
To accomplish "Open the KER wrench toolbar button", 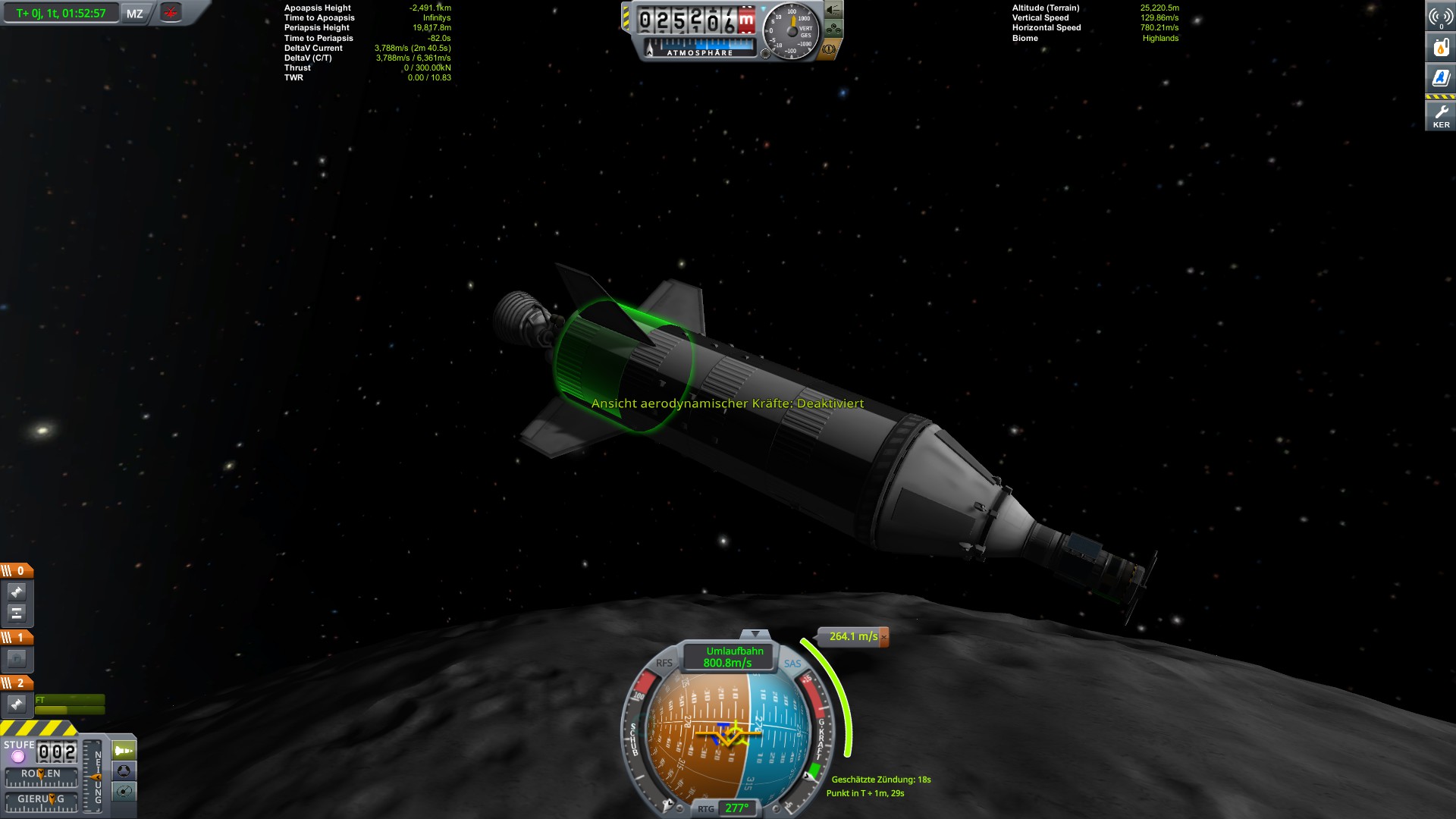I will click(1440, 115).
